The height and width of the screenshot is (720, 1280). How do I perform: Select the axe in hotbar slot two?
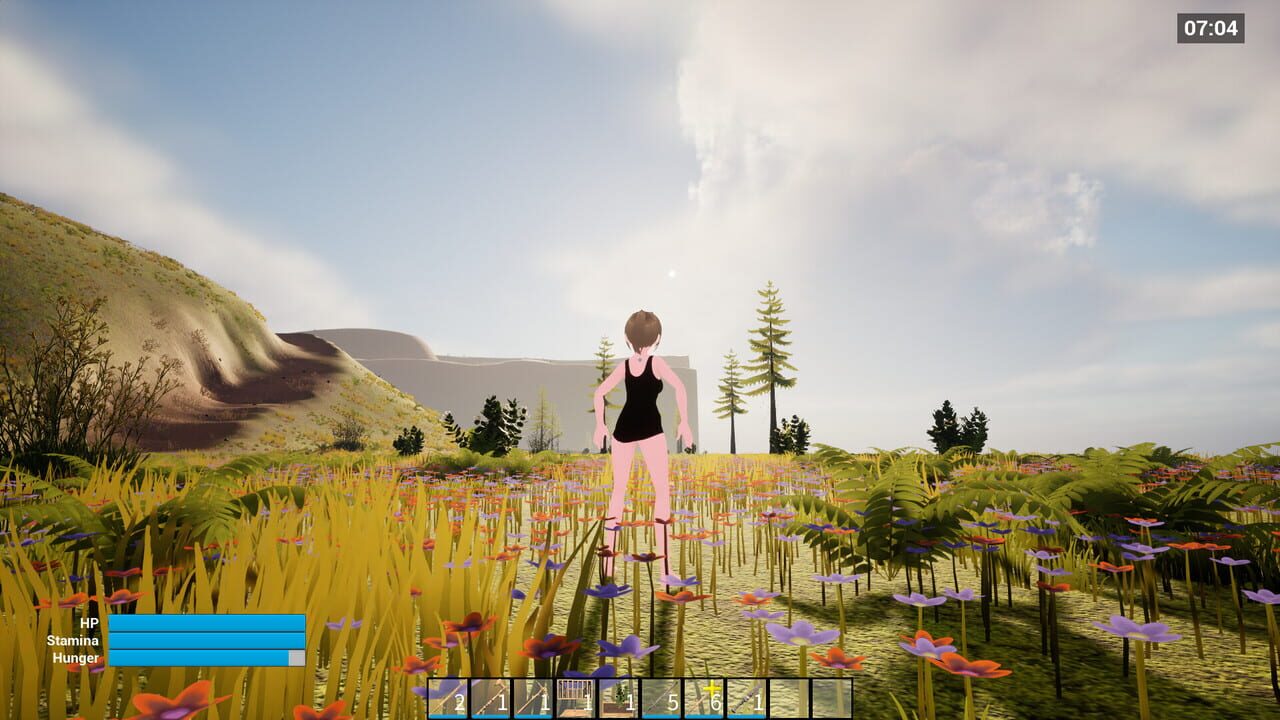(488, 697)
